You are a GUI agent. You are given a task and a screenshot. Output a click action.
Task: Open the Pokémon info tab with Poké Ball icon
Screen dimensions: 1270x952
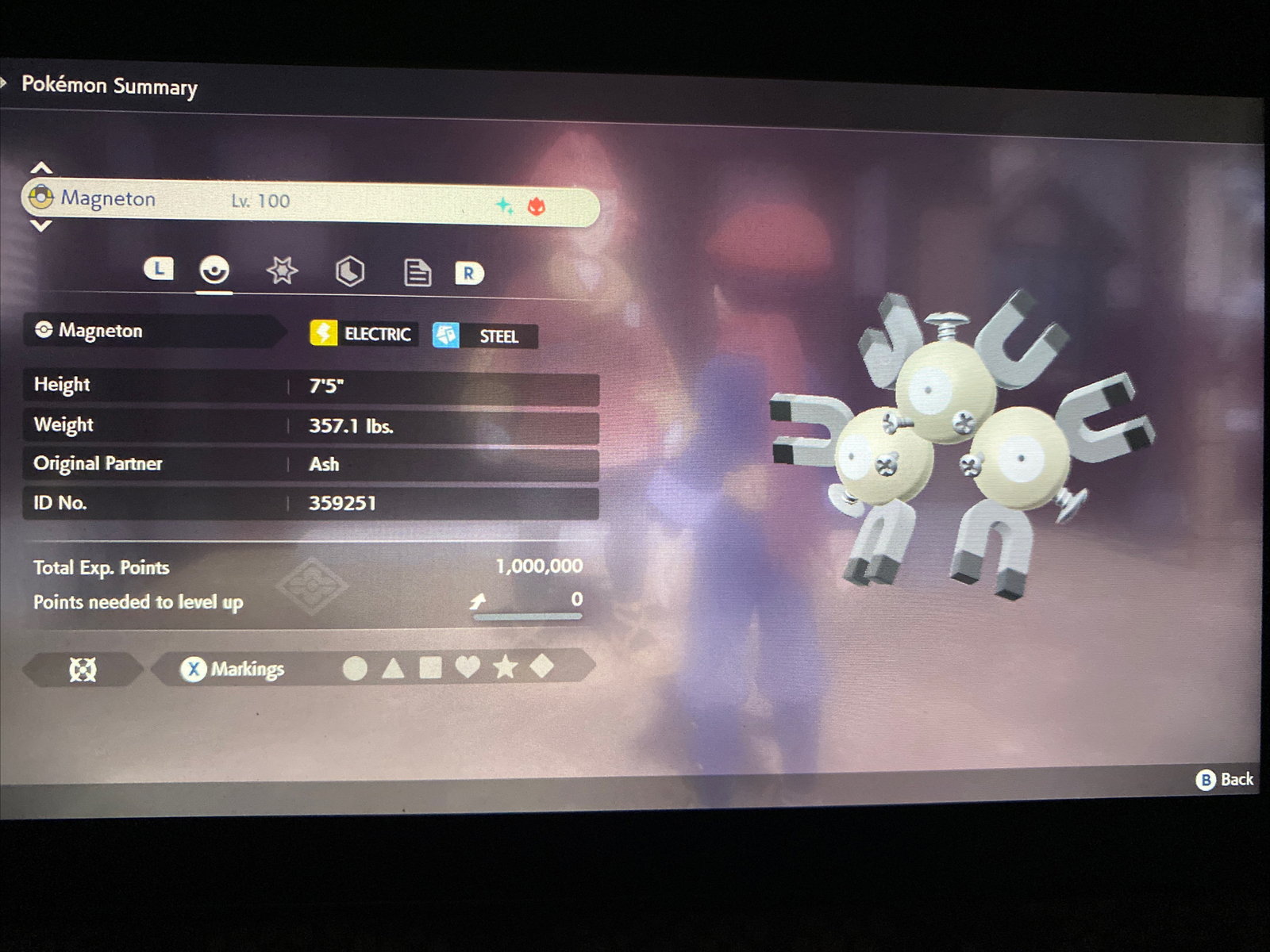[x=214, y=272]
